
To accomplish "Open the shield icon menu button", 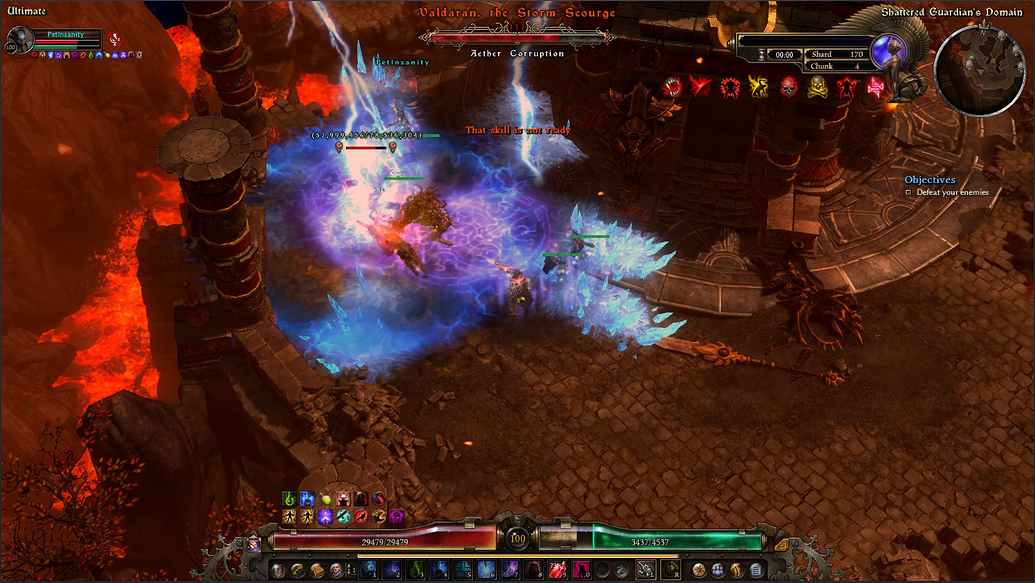I will [277, 570].
